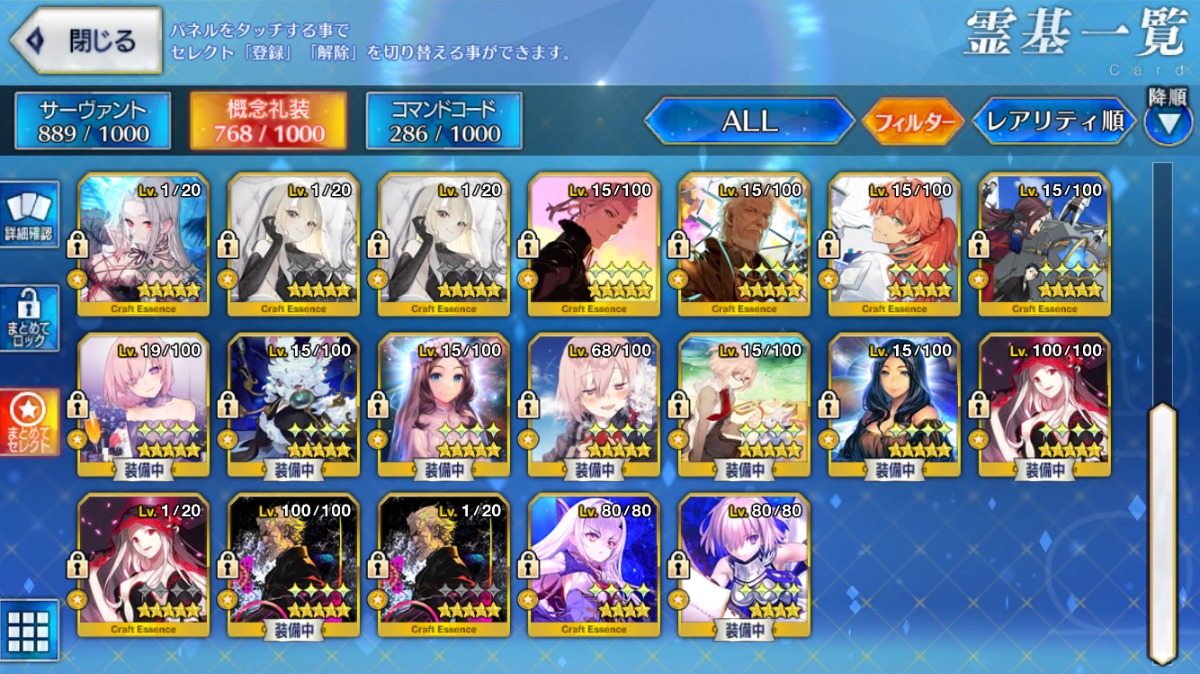
Task: Activate まとめてロック bulk lock
Action: click(29, 318)
